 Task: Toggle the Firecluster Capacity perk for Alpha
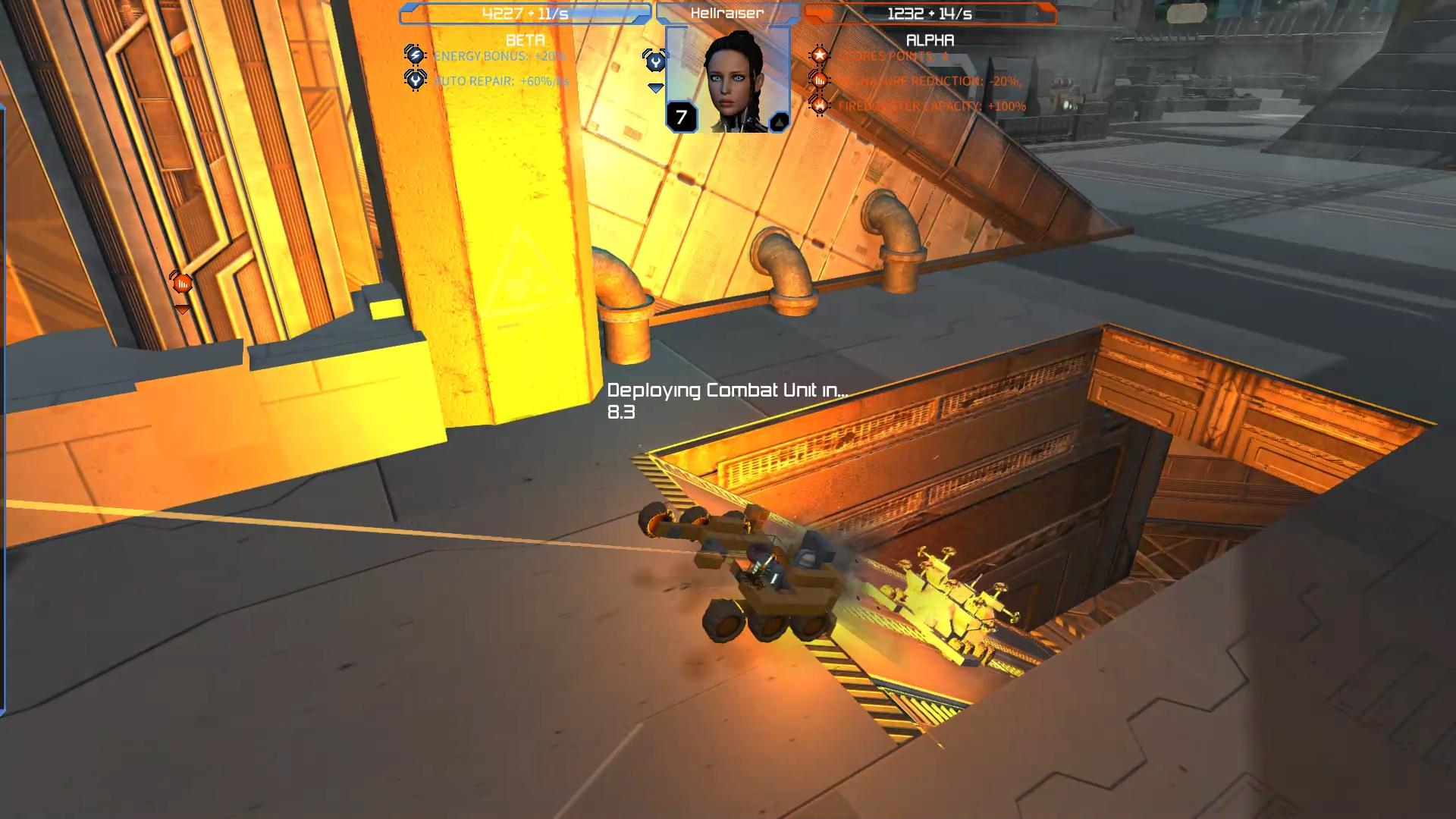(820, 106)
